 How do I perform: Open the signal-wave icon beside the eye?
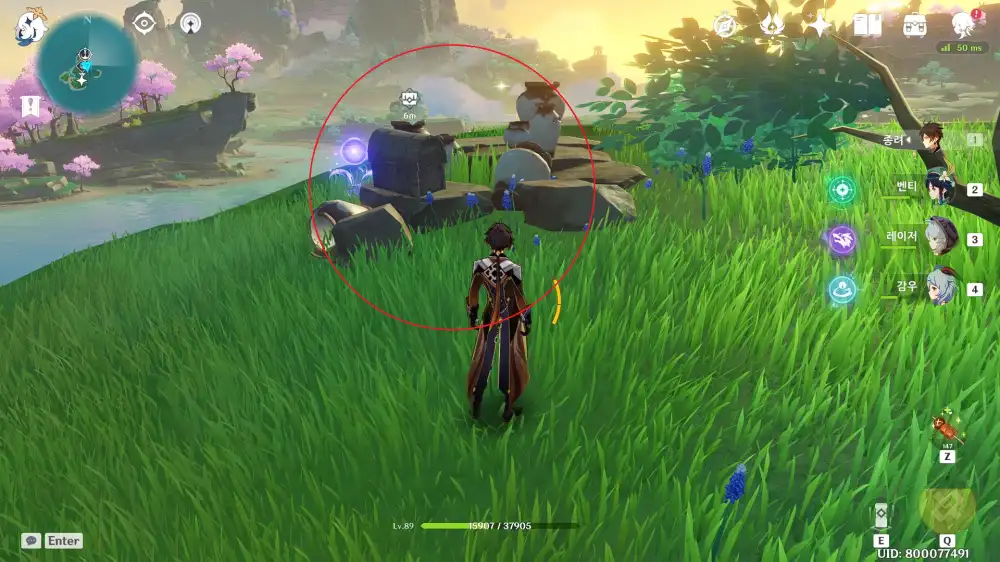[x=190, y=23]
